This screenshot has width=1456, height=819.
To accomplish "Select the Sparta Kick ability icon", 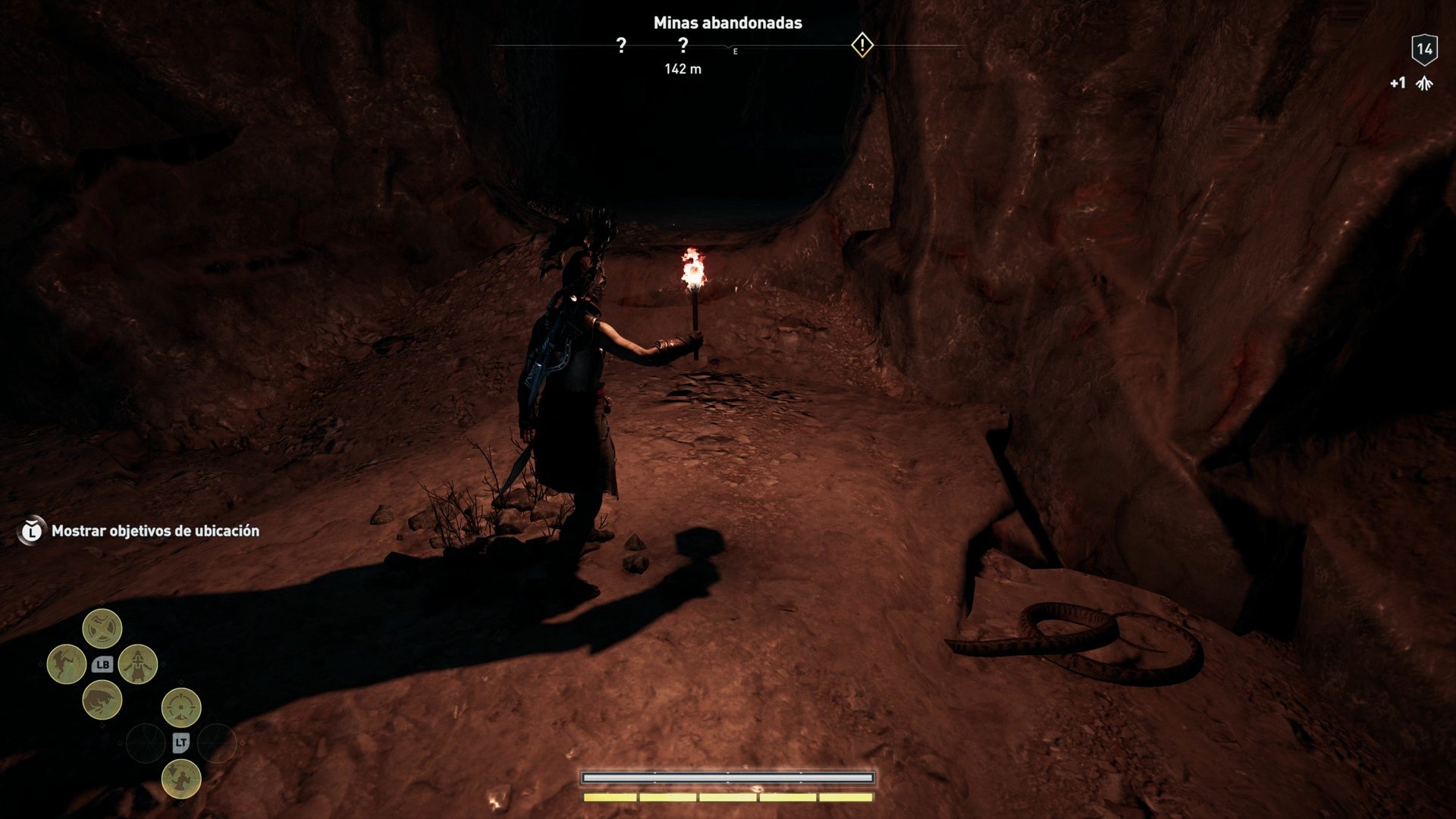I will tap(67, 663).
